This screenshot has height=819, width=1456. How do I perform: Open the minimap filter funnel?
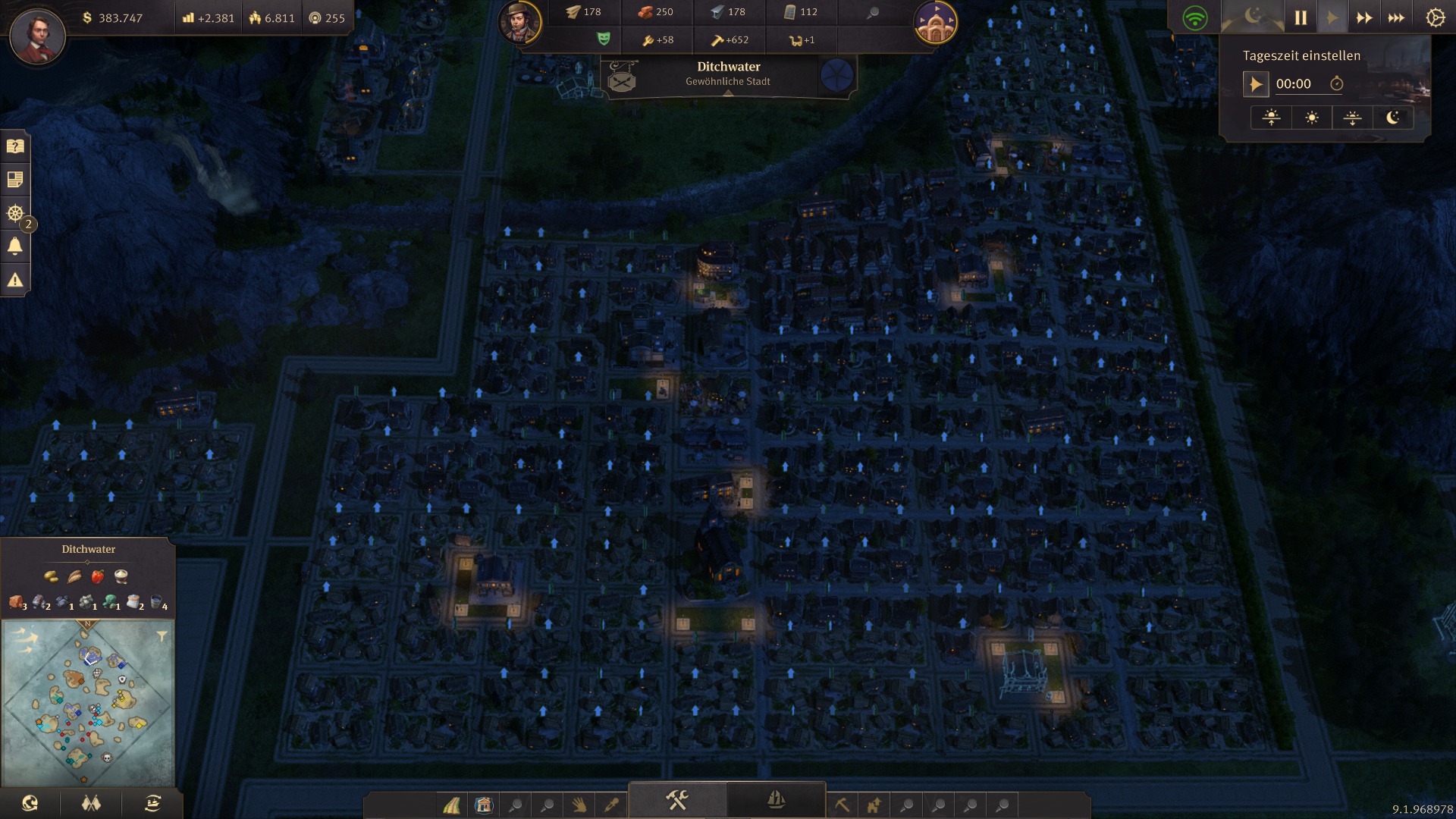coord(162,636)
